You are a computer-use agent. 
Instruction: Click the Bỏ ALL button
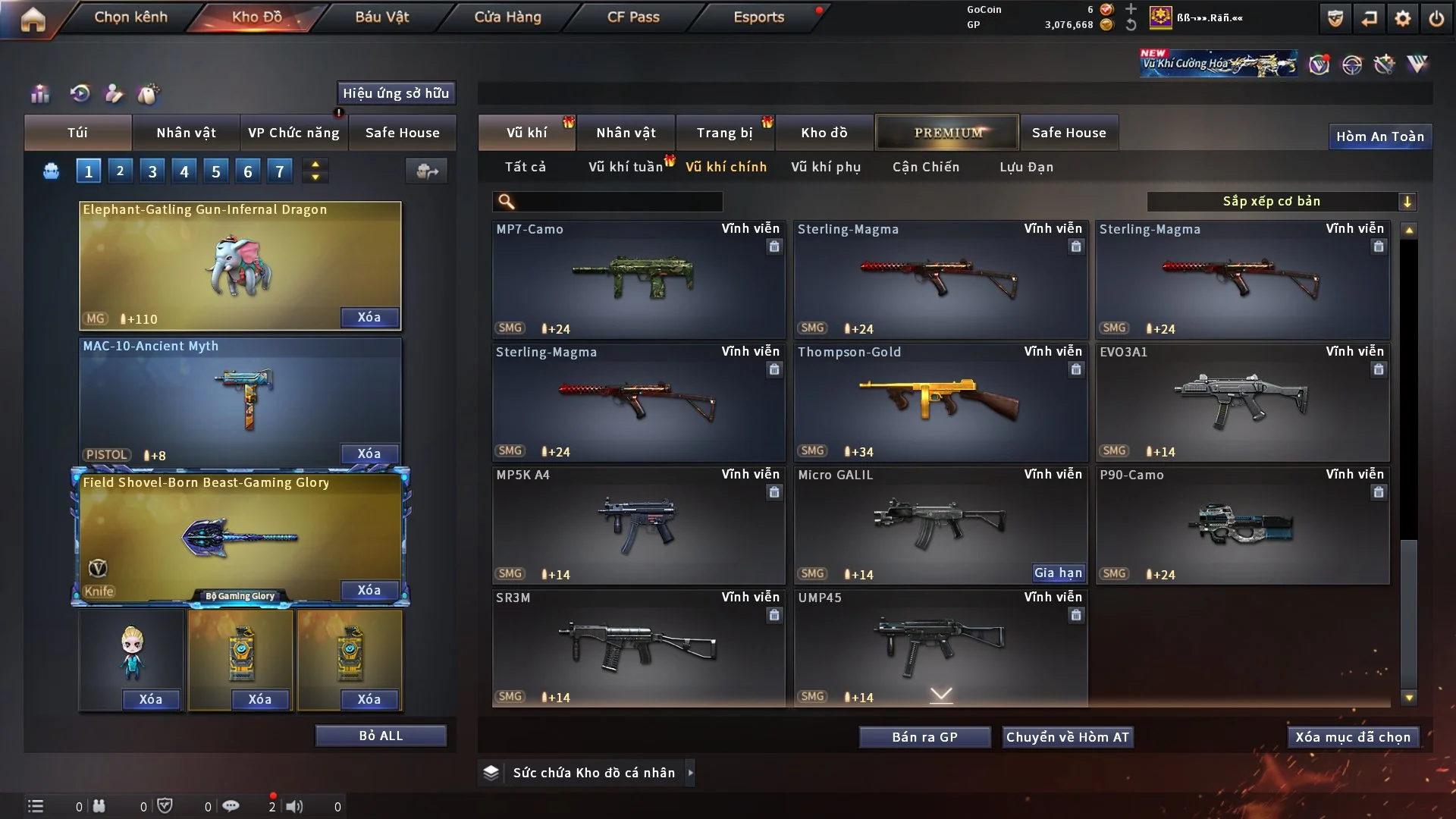click(x=381, y=736)
